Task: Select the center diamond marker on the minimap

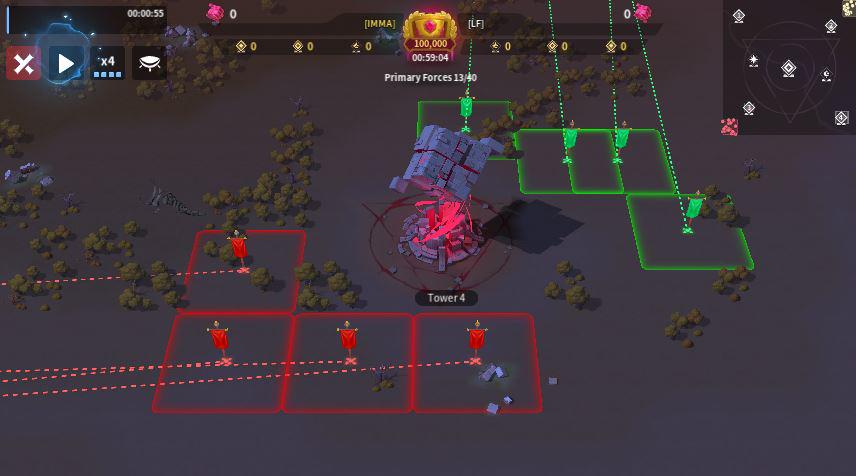Action: (788, 68)
